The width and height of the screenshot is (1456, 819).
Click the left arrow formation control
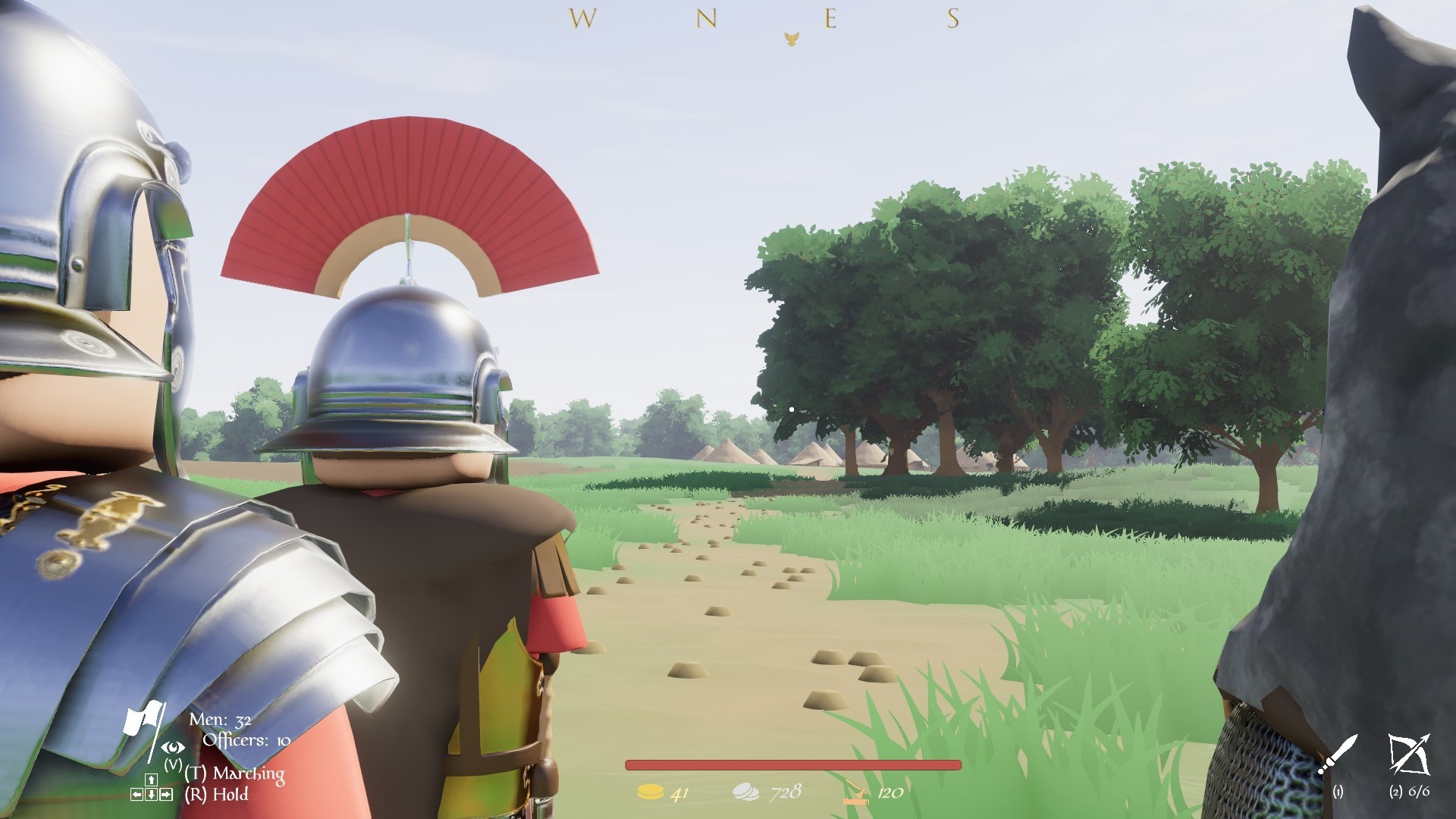tap(137, 794)
